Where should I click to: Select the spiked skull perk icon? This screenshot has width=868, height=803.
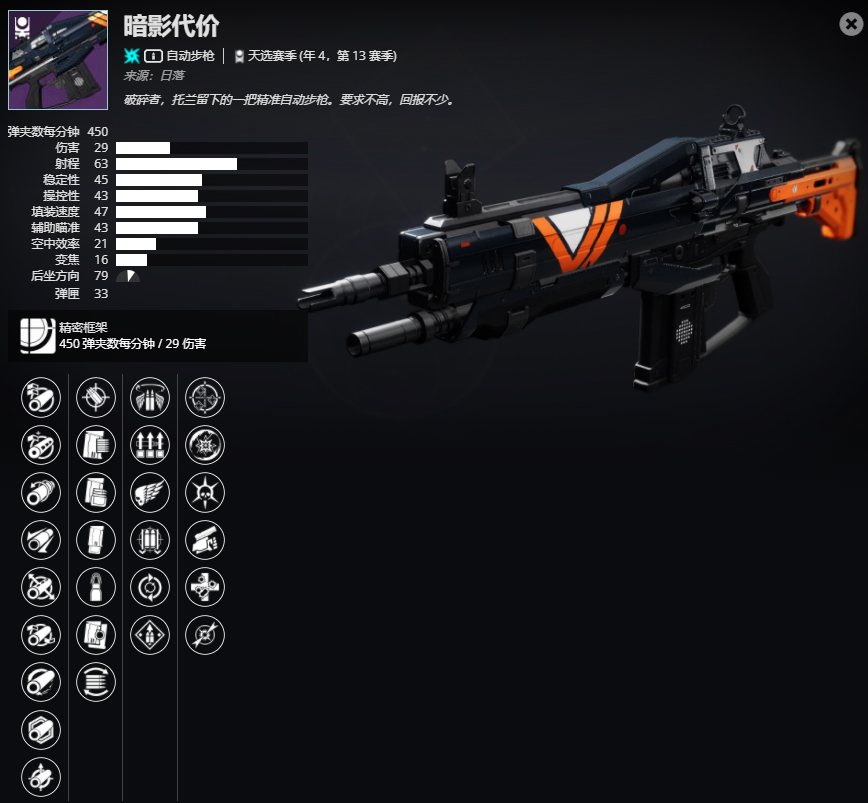[205, 492]
